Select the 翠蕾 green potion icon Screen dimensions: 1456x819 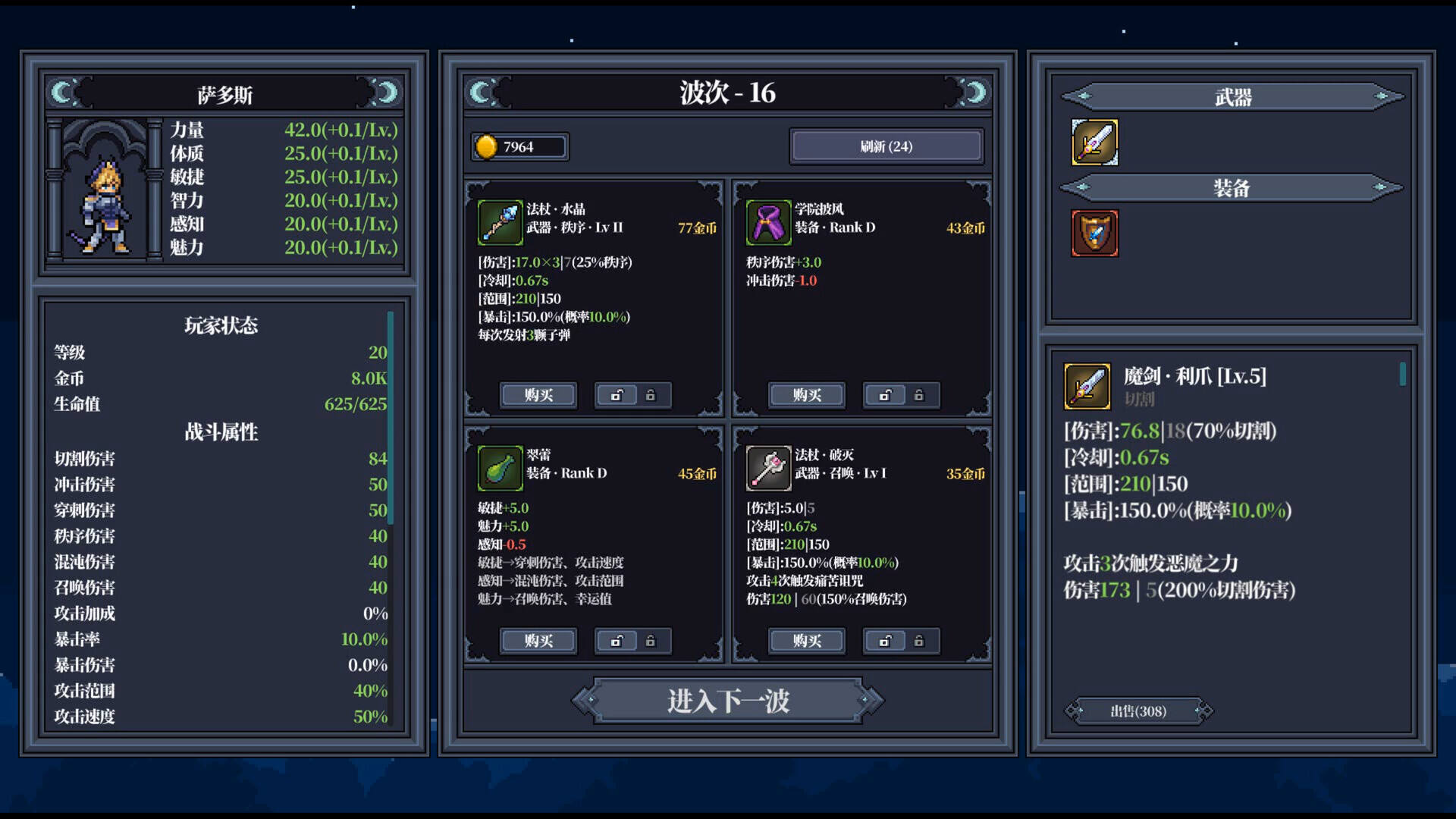click(500, 468)
